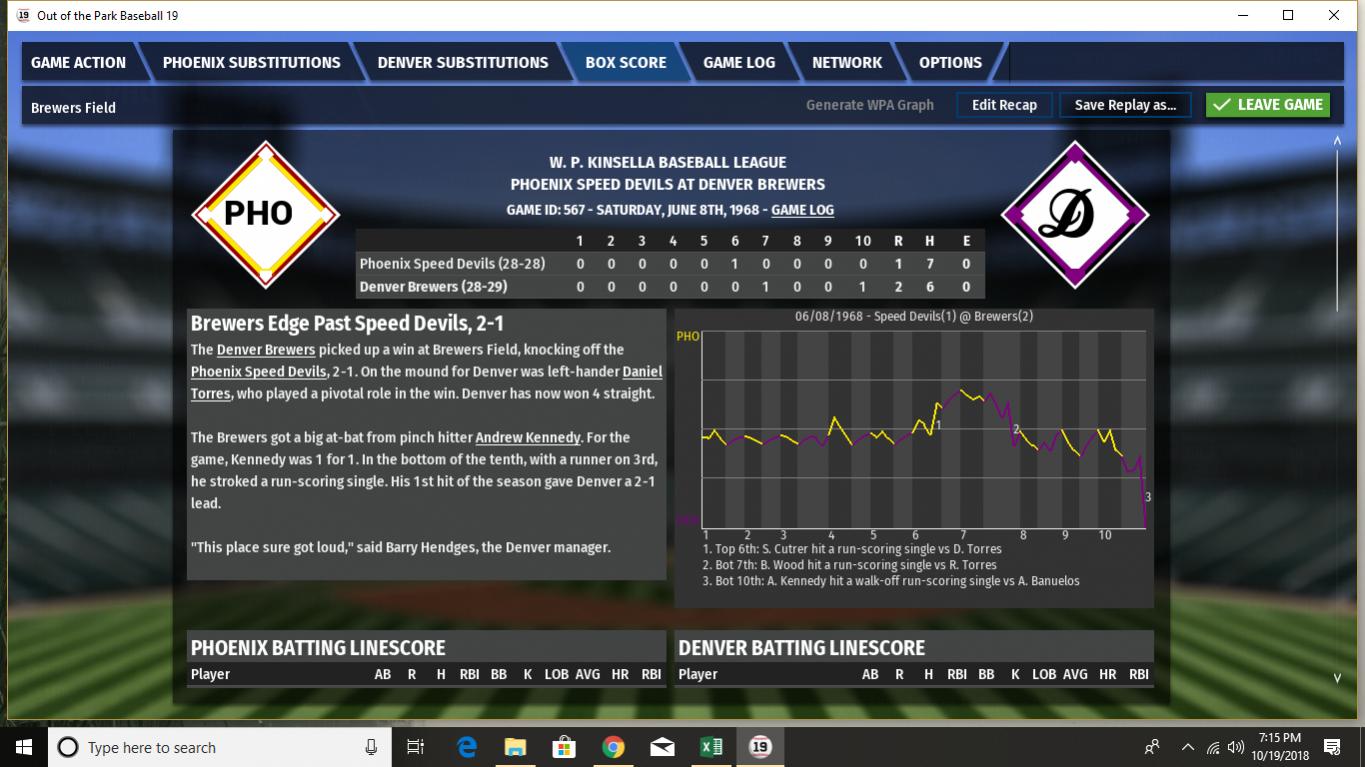The image size is (1365, 767).
Task: Open the Phoenix Substitutions tab
Action: pyautogui.click(x=251, y=62)
